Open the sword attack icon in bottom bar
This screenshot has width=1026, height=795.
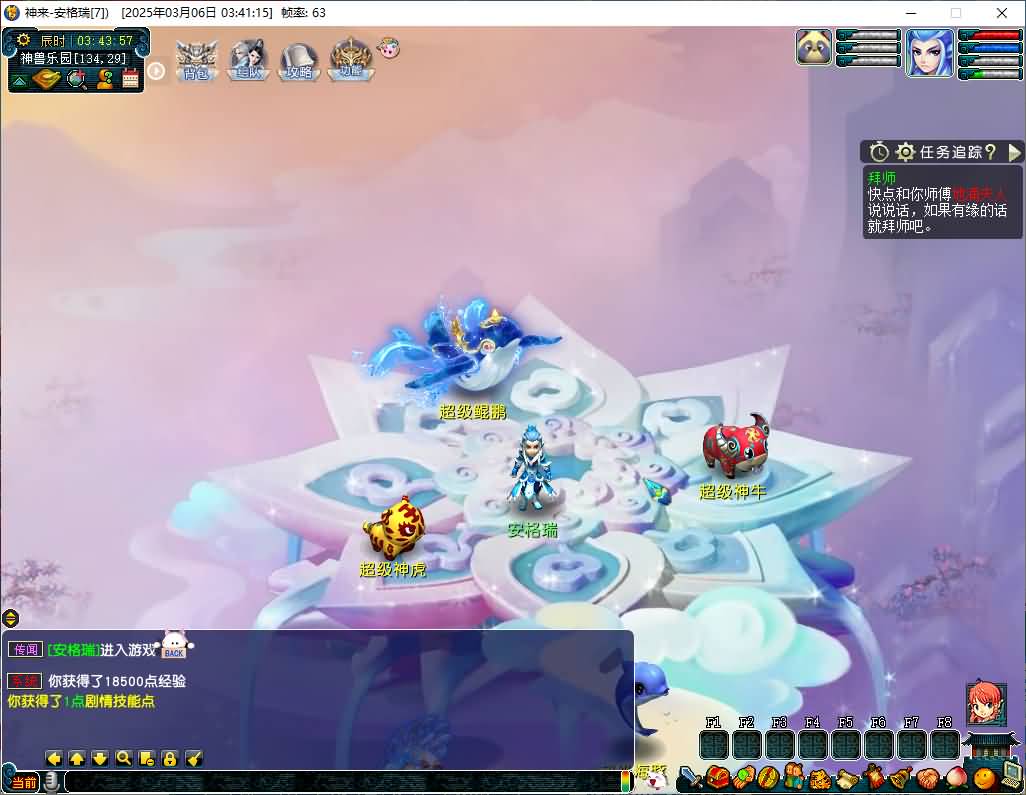tap(689, 777)
